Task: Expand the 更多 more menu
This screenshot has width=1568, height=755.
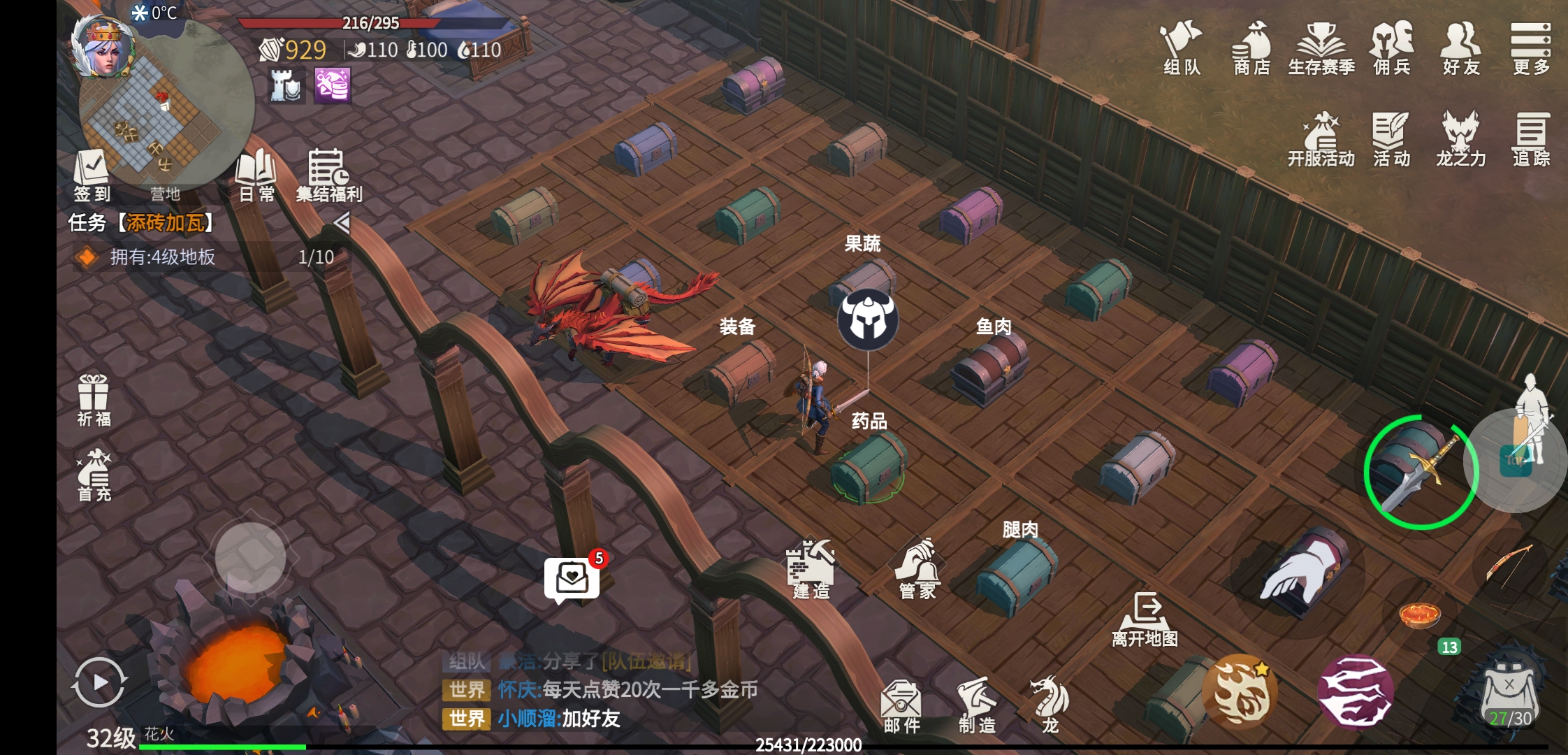Action: pos(1530,48)
